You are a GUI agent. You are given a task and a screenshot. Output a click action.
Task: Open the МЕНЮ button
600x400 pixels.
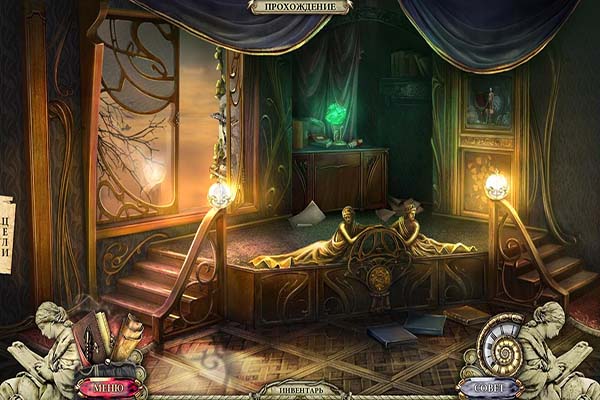pos(107,386)
